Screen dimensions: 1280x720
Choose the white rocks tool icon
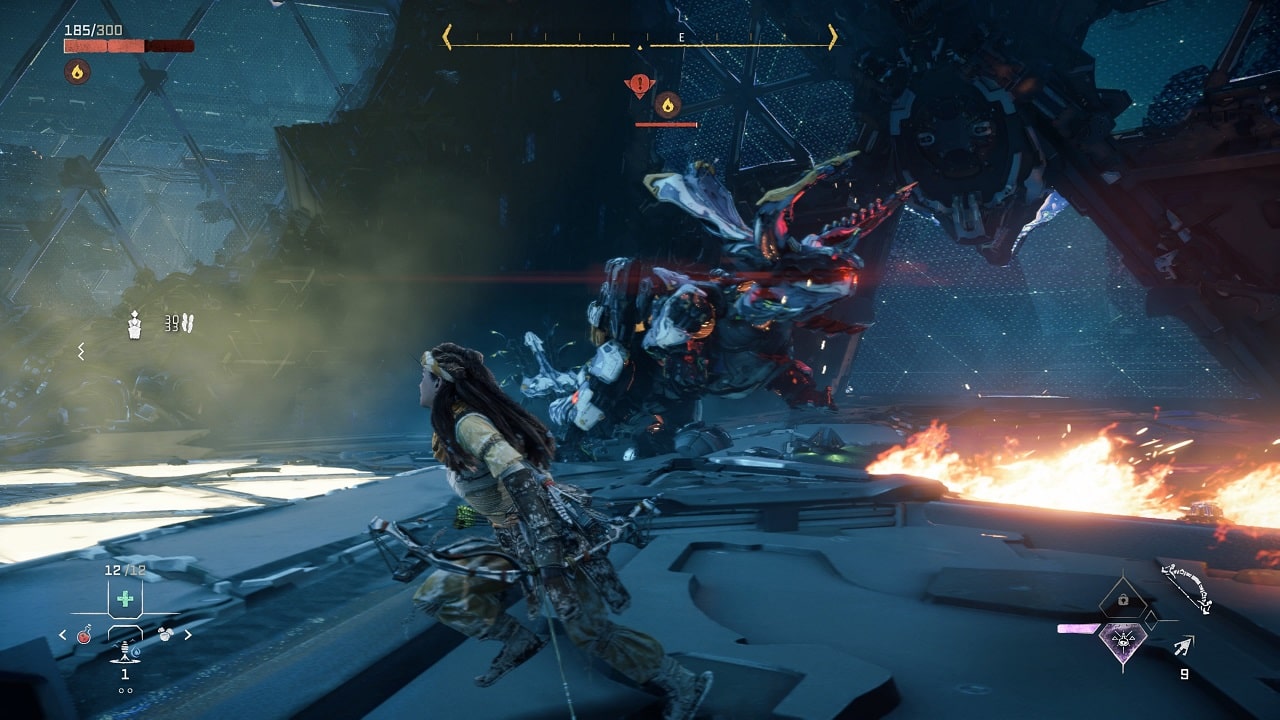tap(165, 634)
